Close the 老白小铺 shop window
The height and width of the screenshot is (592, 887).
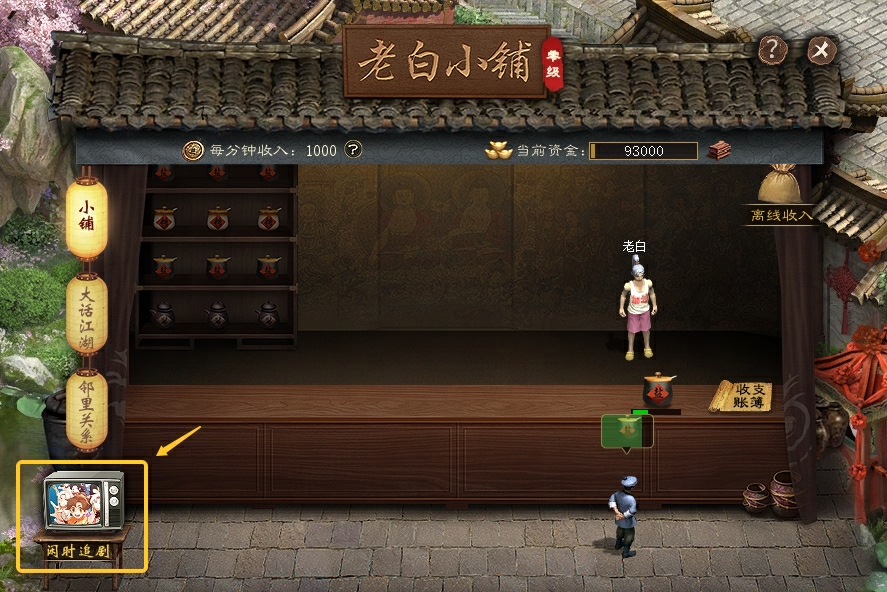click(x=821, y=49)
